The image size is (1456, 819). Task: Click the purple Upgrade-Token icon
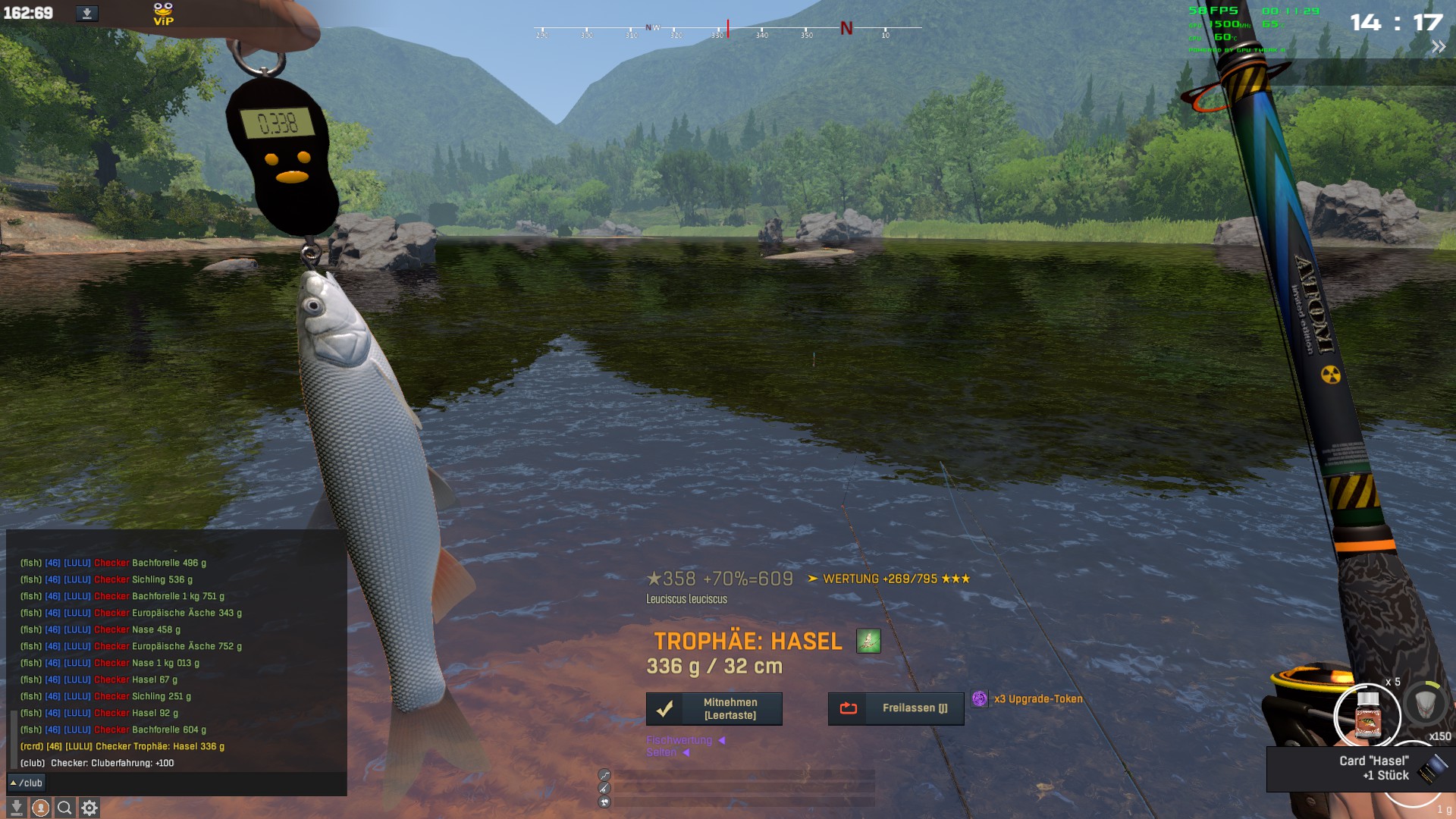coord(980,699)
